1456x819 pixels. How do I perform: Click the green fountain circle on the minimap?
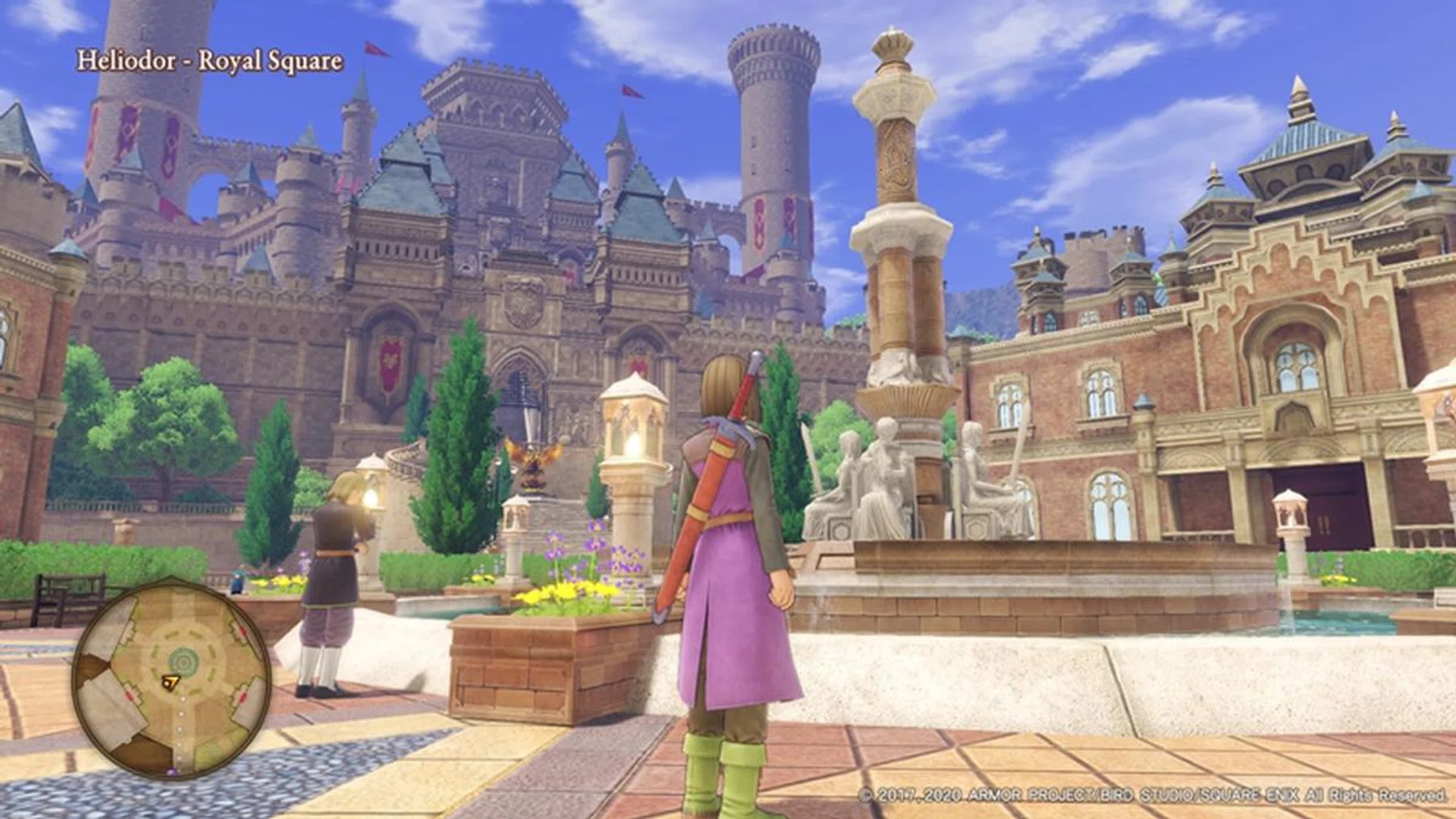tap(182, 660)
